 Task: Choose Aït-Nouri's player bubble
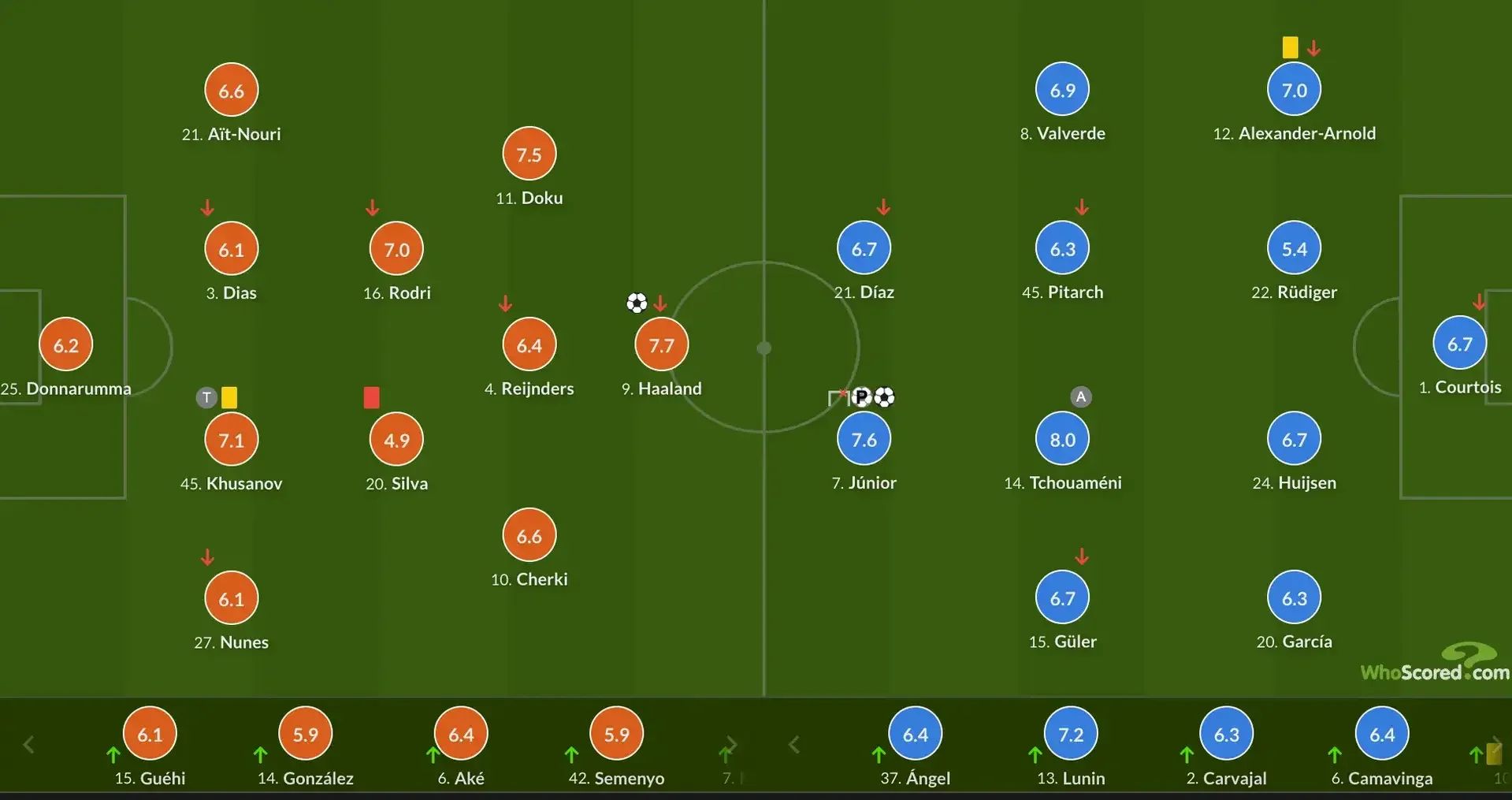[x=231, y=91]
